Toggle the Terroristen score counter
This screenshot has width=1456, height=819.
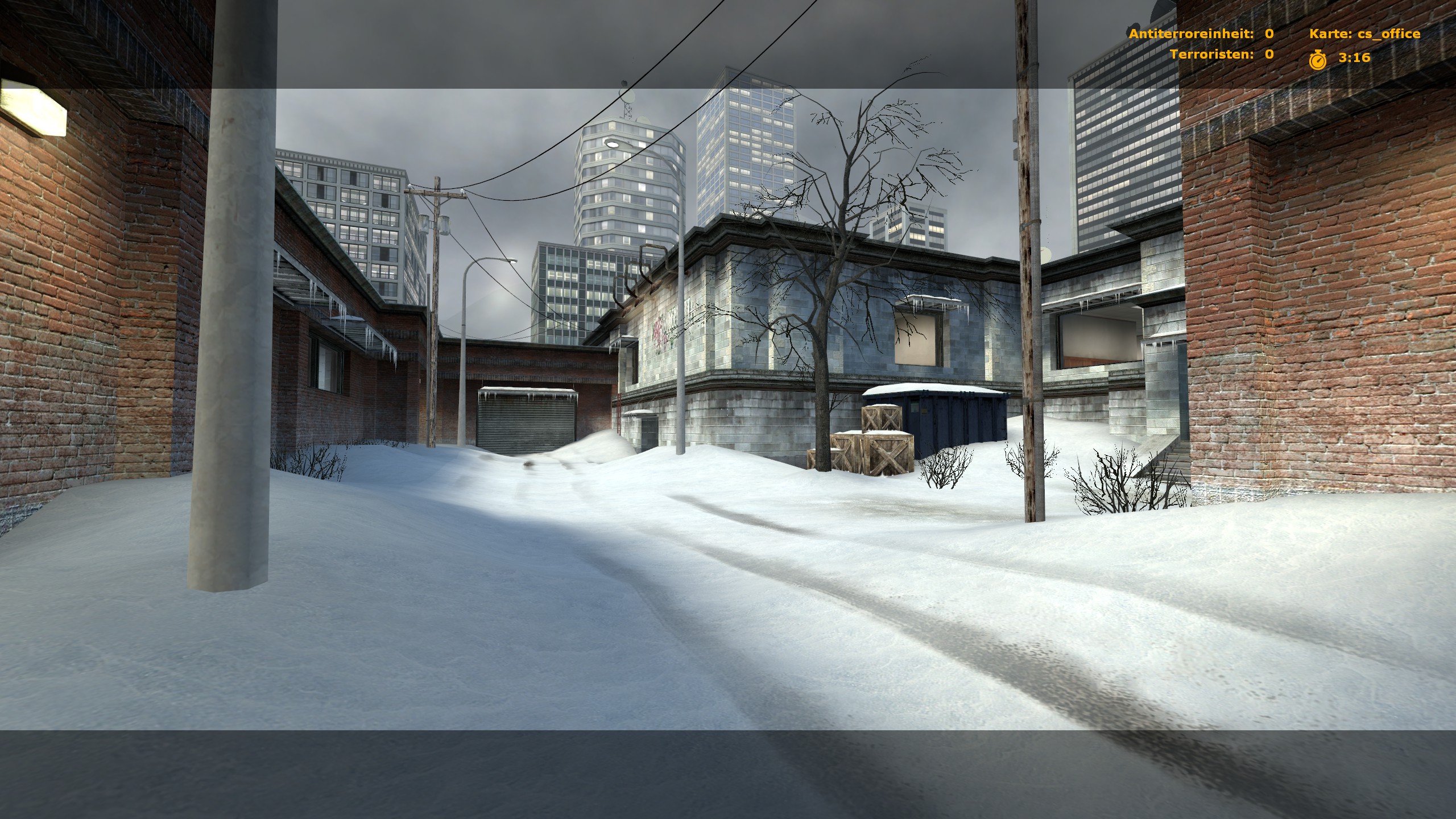[1269, 55]
